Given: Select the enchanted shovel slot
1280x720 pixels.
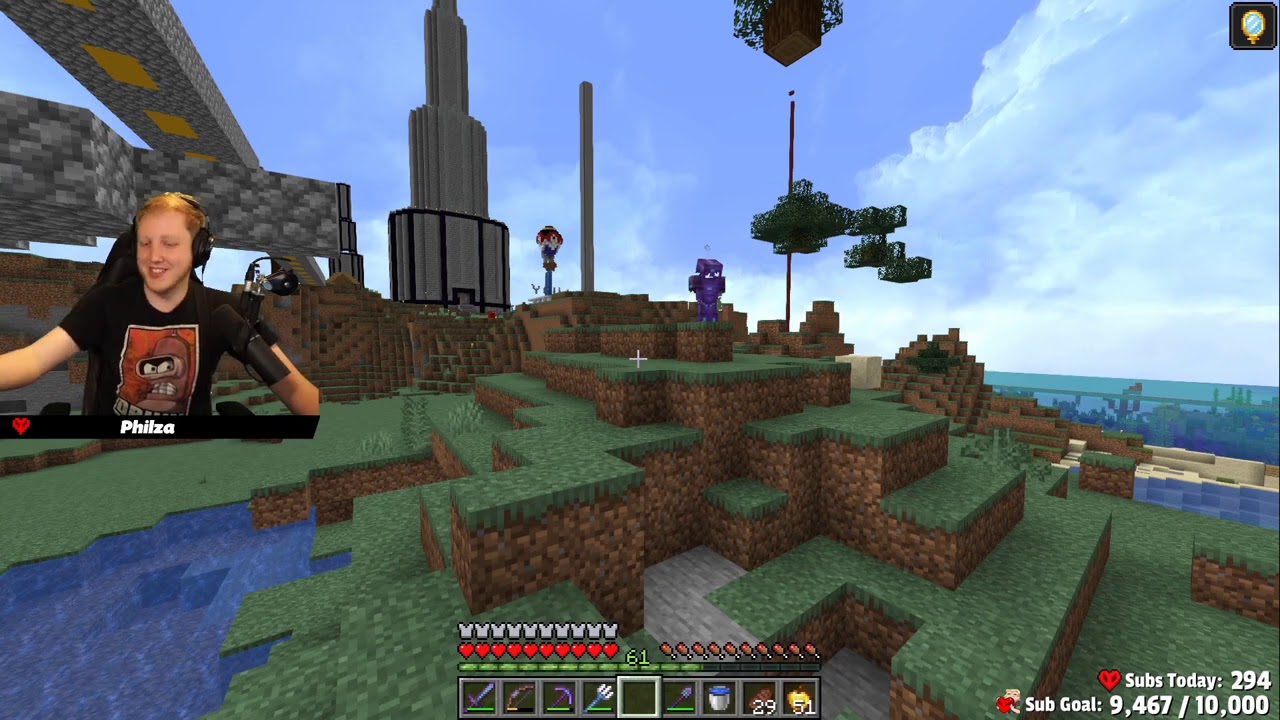Looking at the screenshot, I should [679, 697].
